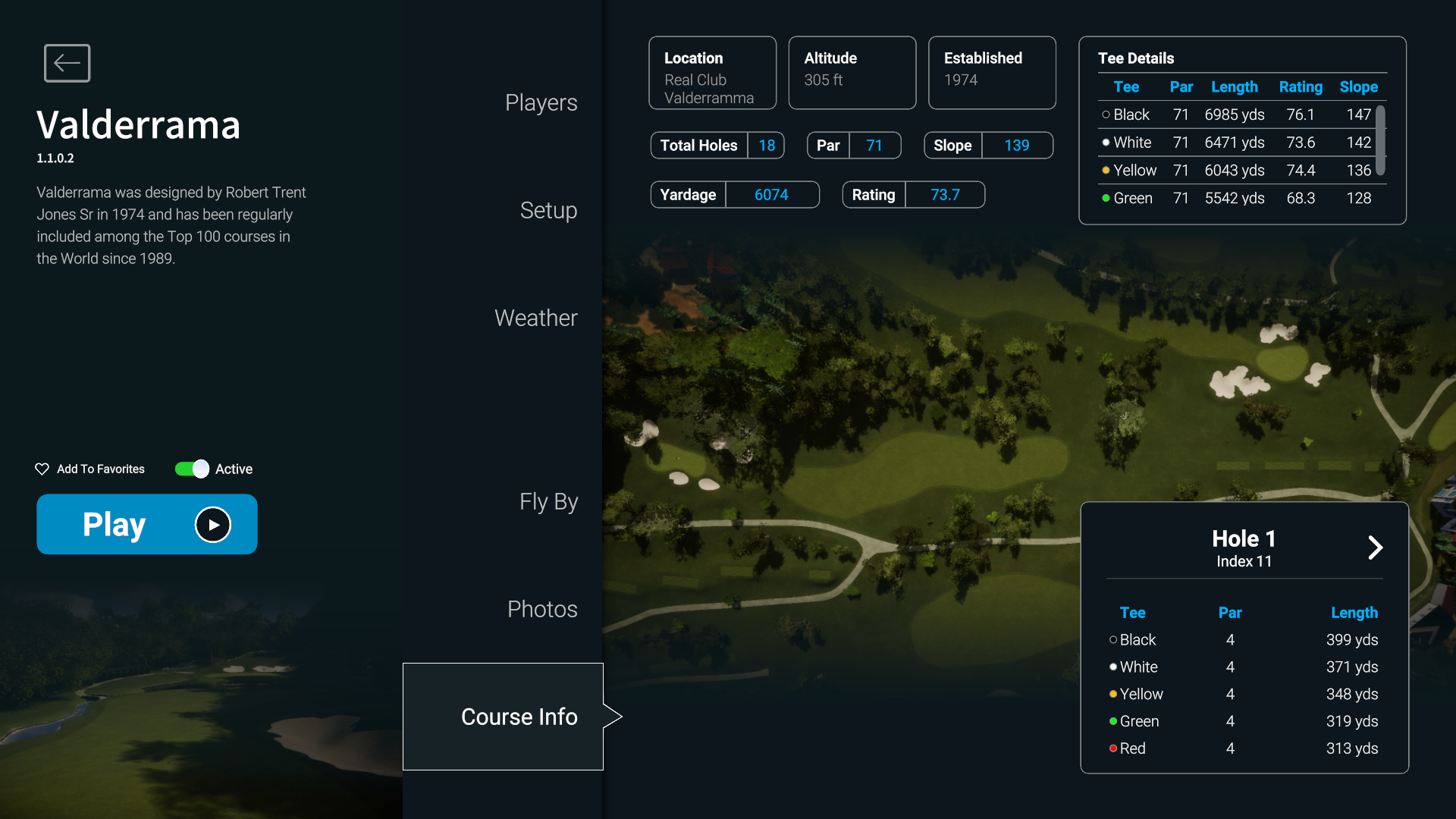
Task: Add Valderrama to Favorites
Action: click(90, 469)
